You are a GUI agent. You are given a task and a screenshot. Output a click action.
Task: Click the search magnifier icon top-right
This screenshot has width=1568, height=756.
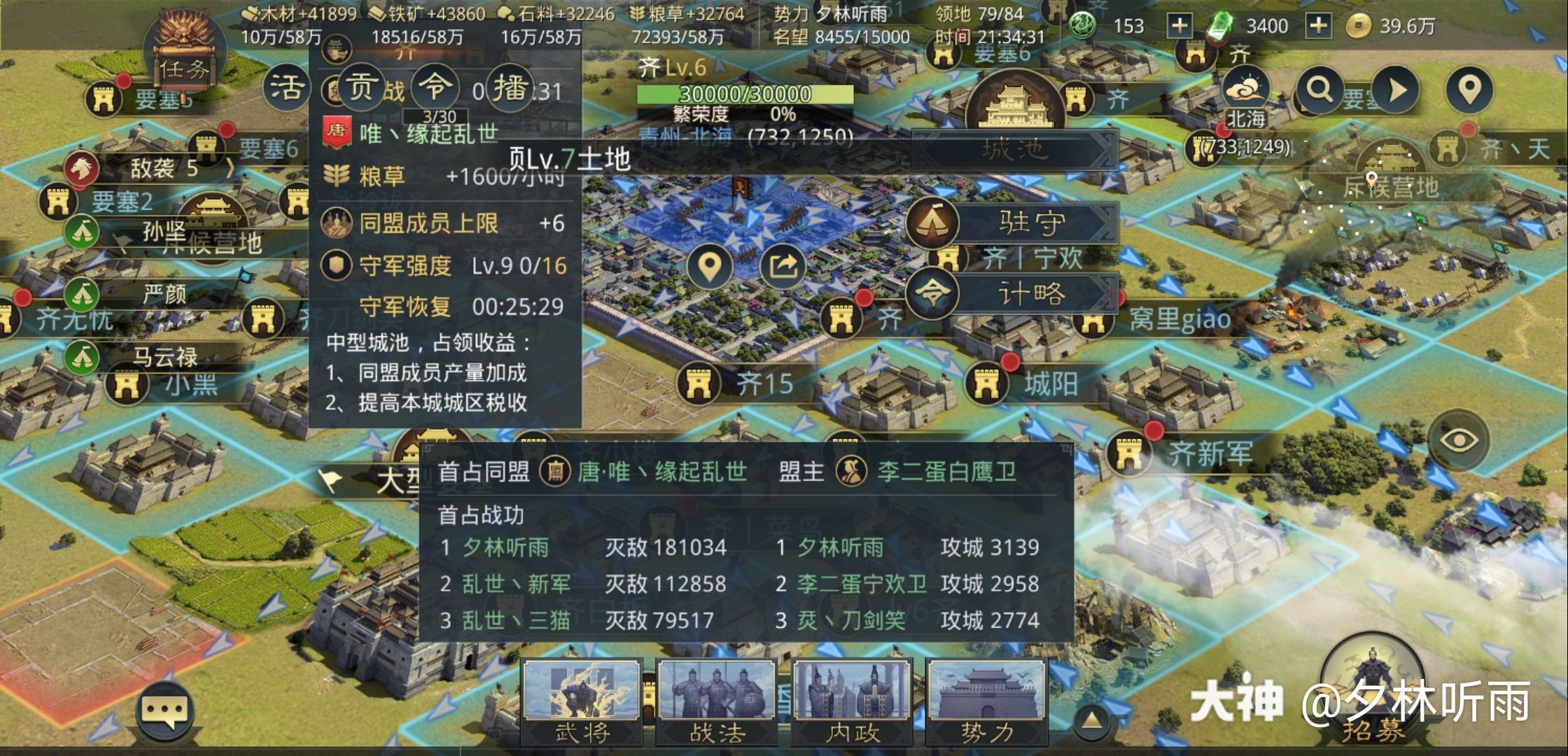tap(1319, 90)
